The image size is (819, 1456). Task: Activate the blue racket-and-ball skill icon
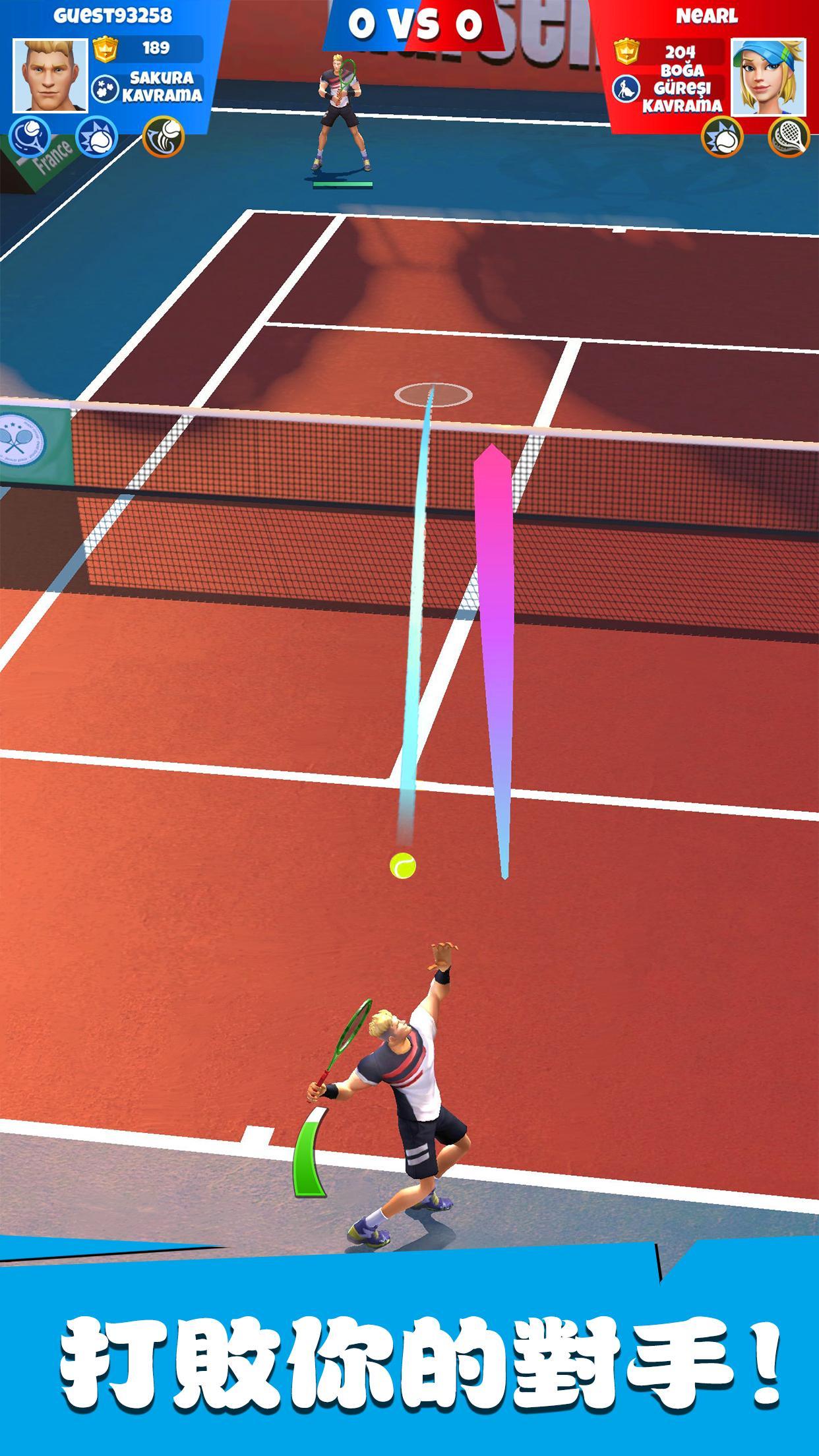pos(30,137)
